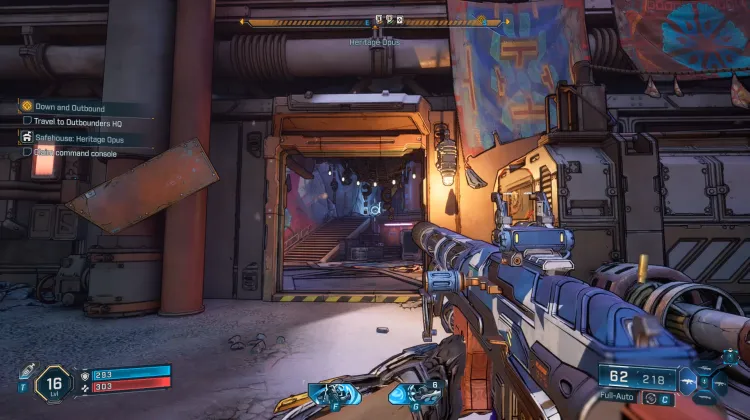Click the repair kit icon beside level badge
Image resolution: width=750 pixels, height=420 pixels.
27,372
